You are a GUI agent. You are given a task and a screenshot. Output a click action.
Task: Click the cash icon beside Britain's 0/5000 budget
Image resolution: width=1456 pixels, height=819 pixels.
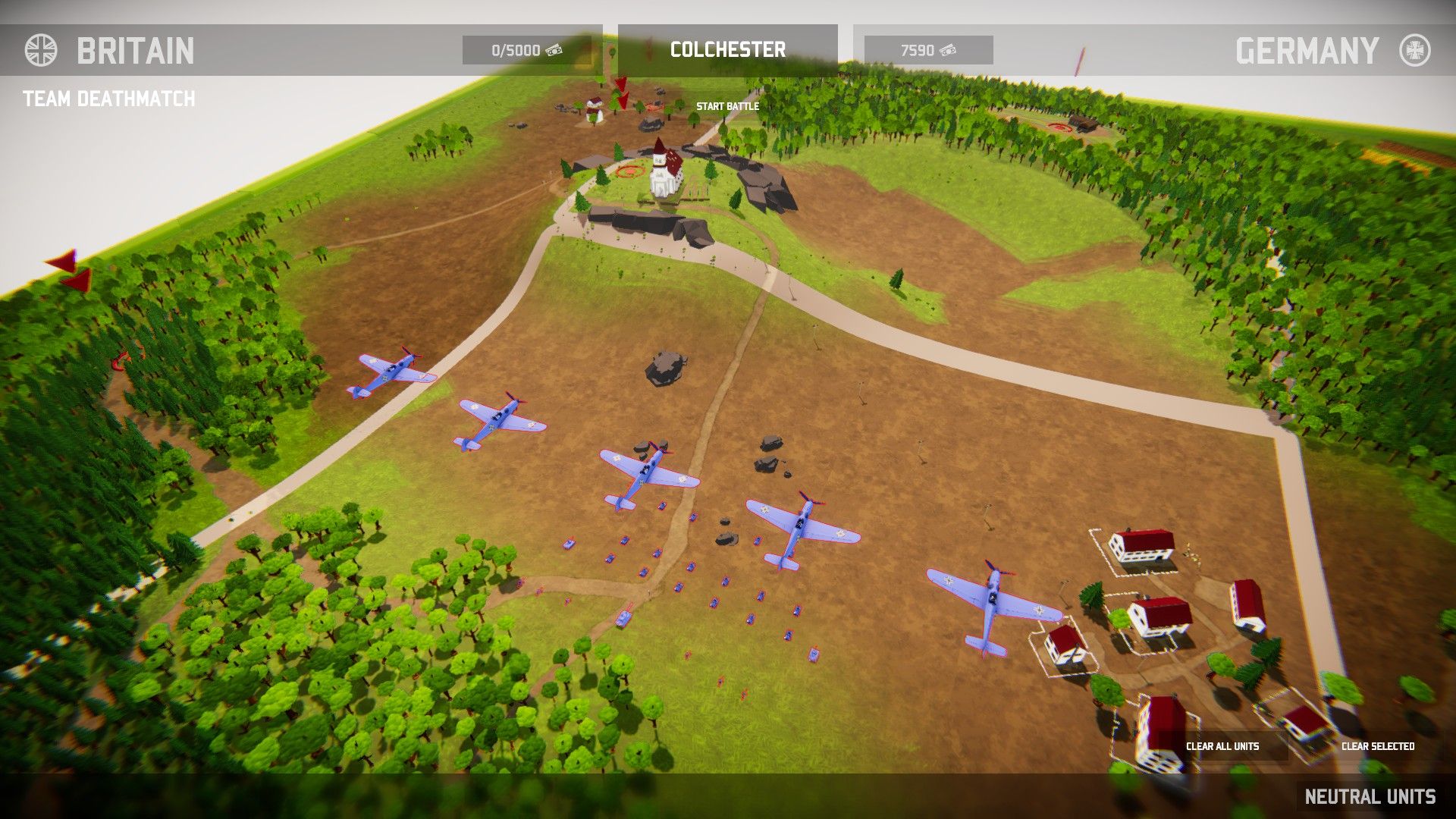click(x=554, y=51)
